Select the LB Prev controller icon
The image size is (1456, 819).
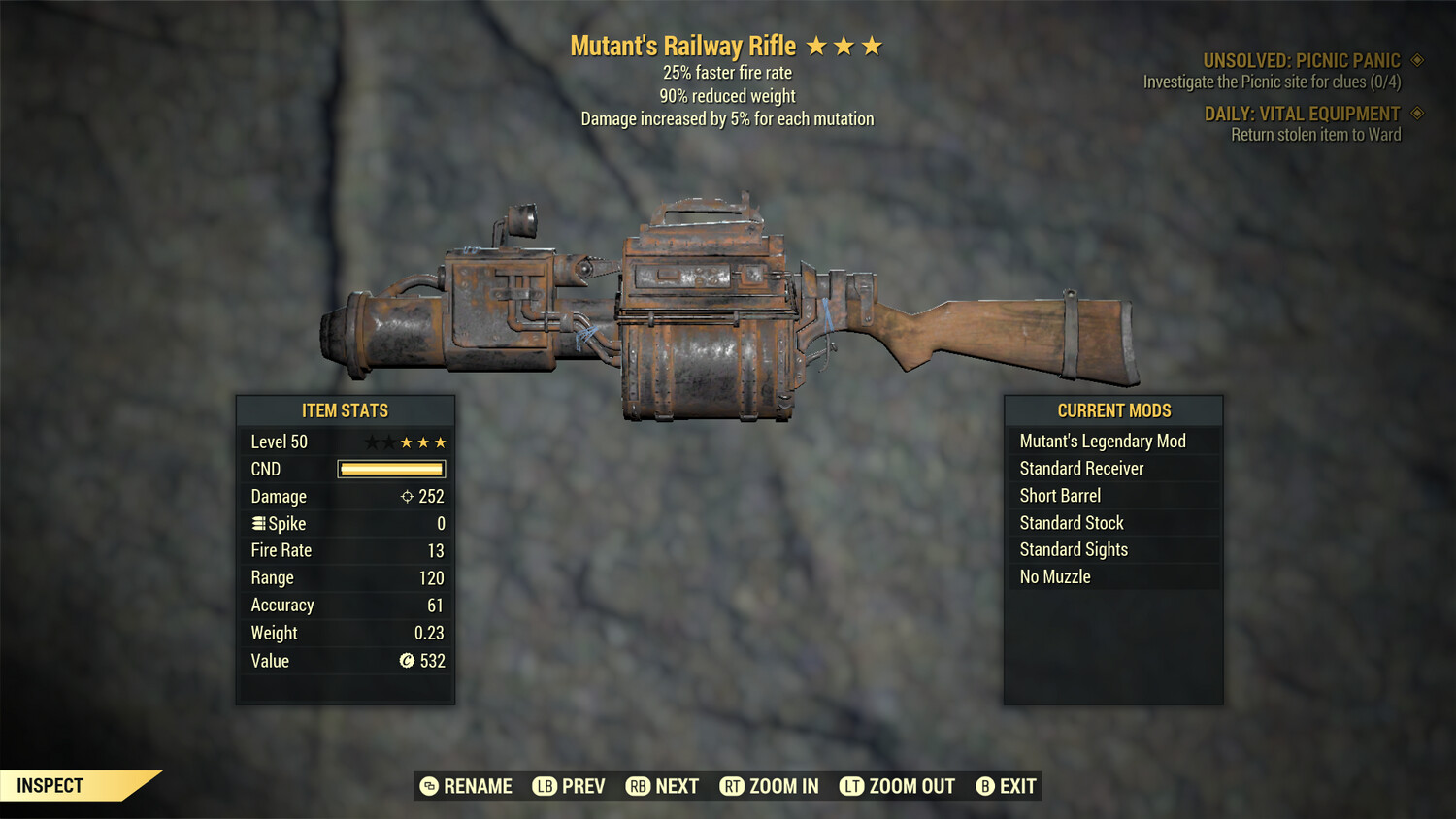click(545, 786)
